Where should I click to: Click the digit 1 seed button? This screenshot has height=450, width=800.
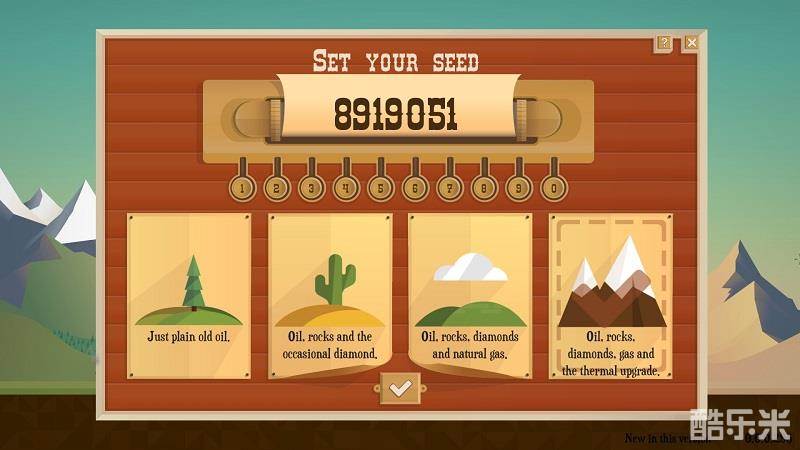point(242,186)
